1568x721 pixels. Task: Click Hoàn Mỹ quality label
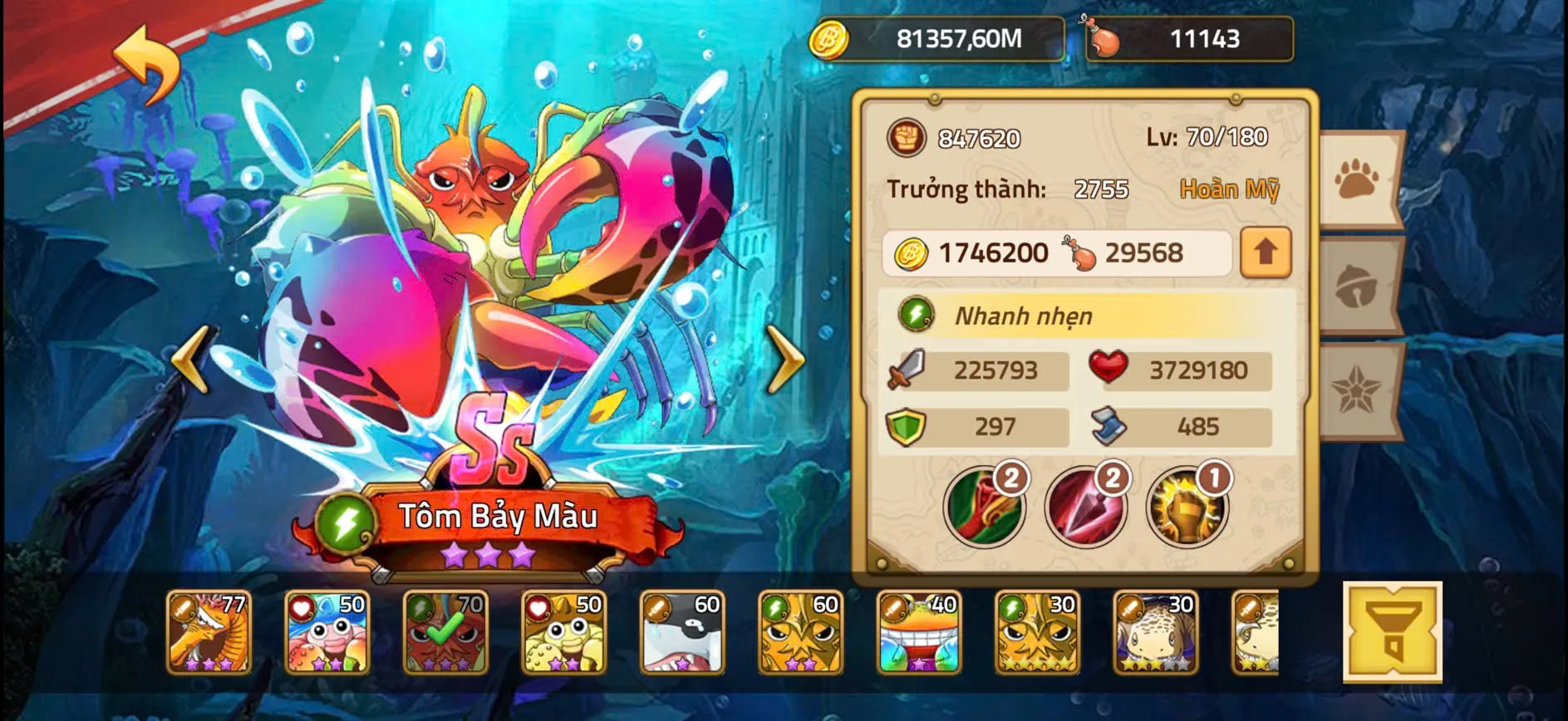(1230, 189)
